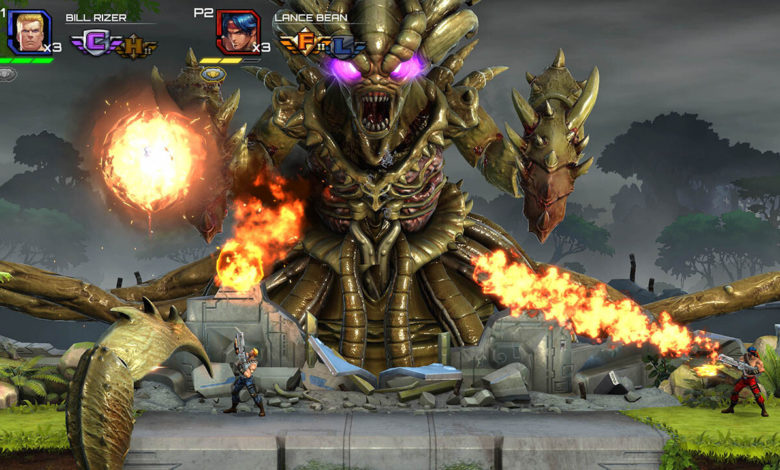Activate the winged emblem under Lance's health bar
Screen dimensions: 780x470
(x=212, y=73)
